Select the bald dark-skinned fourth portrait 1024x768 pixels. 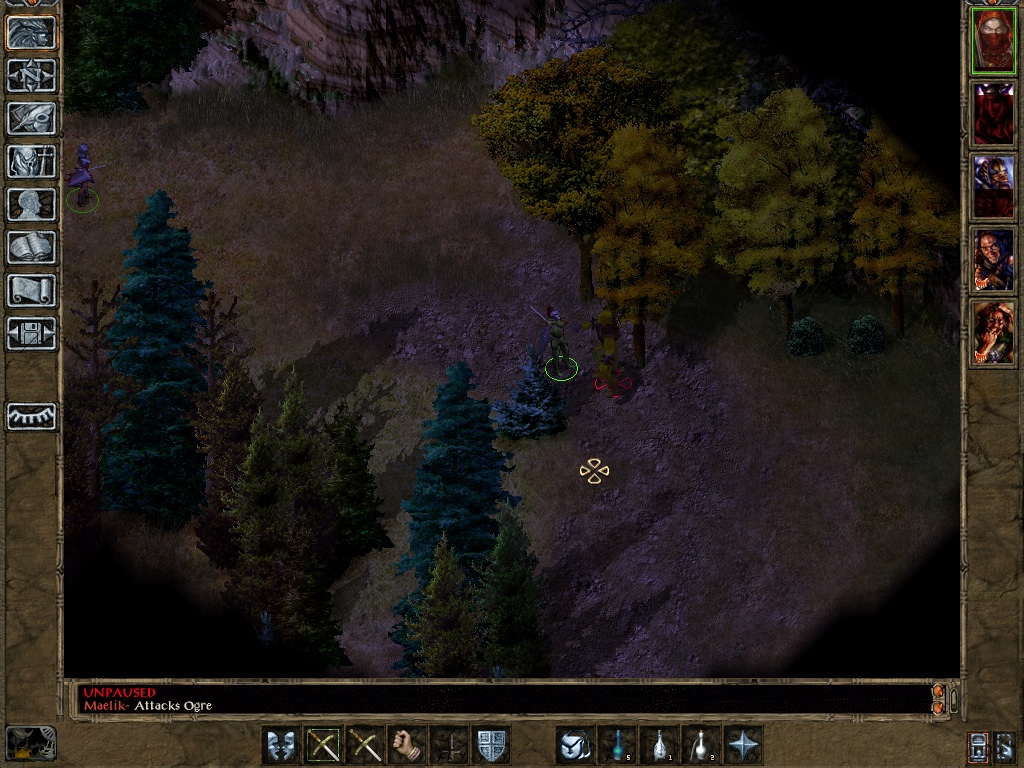point(993,260)
